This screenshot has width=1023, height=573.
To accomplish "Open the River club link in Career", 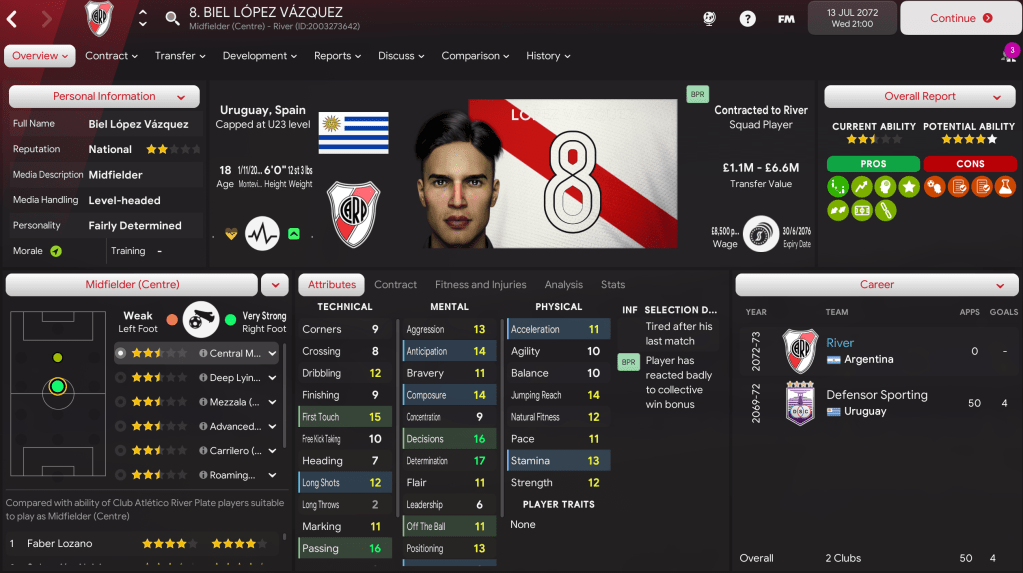I will [840, 343].
